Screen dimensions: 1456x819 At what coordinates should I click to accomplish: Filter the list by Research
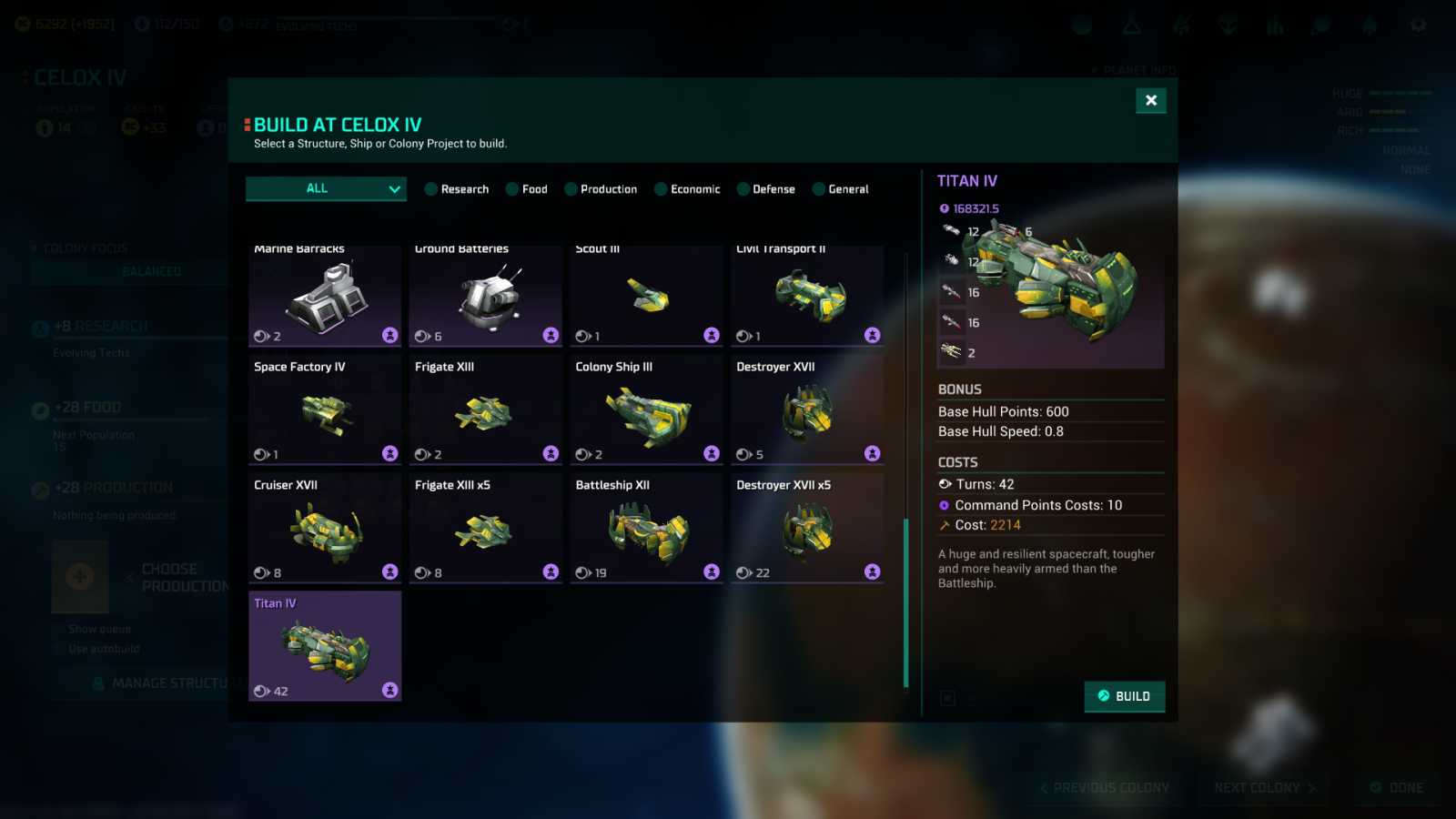point(456,189)
